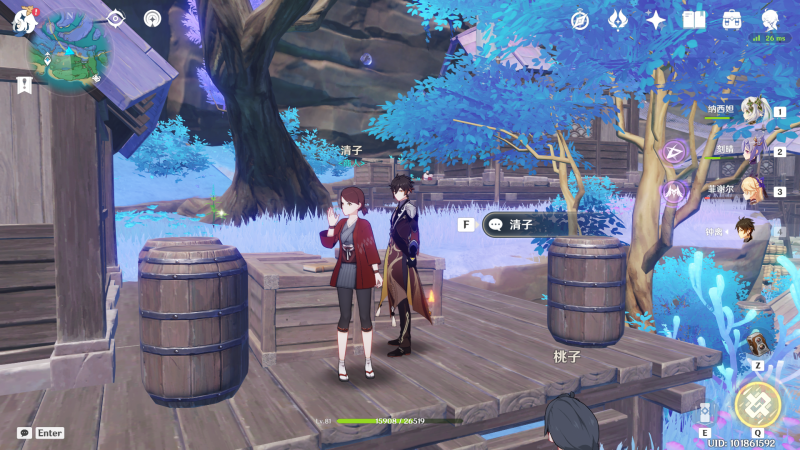Open the compass events icon
Viewport: 800px width, 450px height.
580,19
